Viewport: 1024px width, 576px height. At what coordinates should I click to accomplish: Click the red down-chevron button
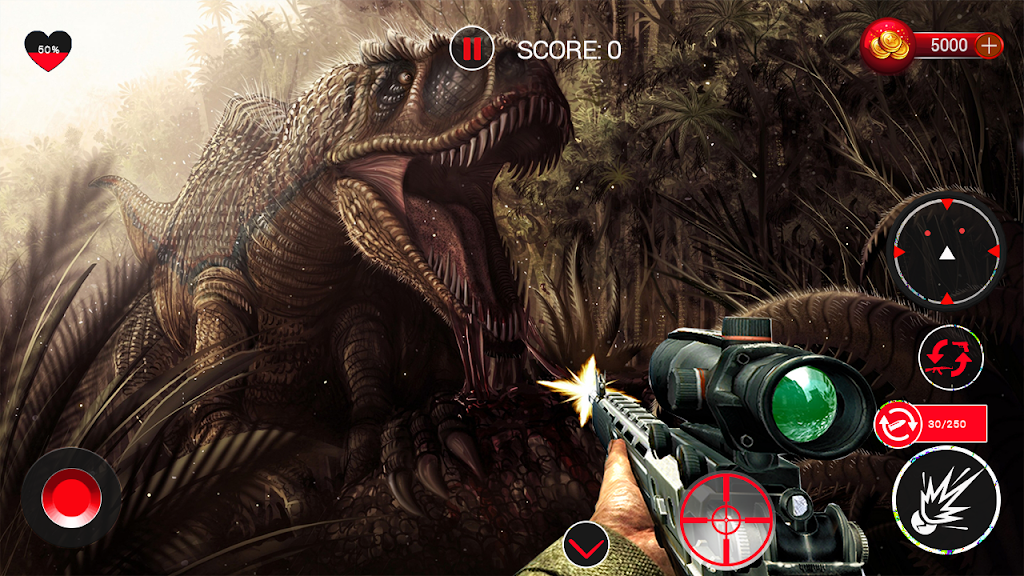click(586, 545)
